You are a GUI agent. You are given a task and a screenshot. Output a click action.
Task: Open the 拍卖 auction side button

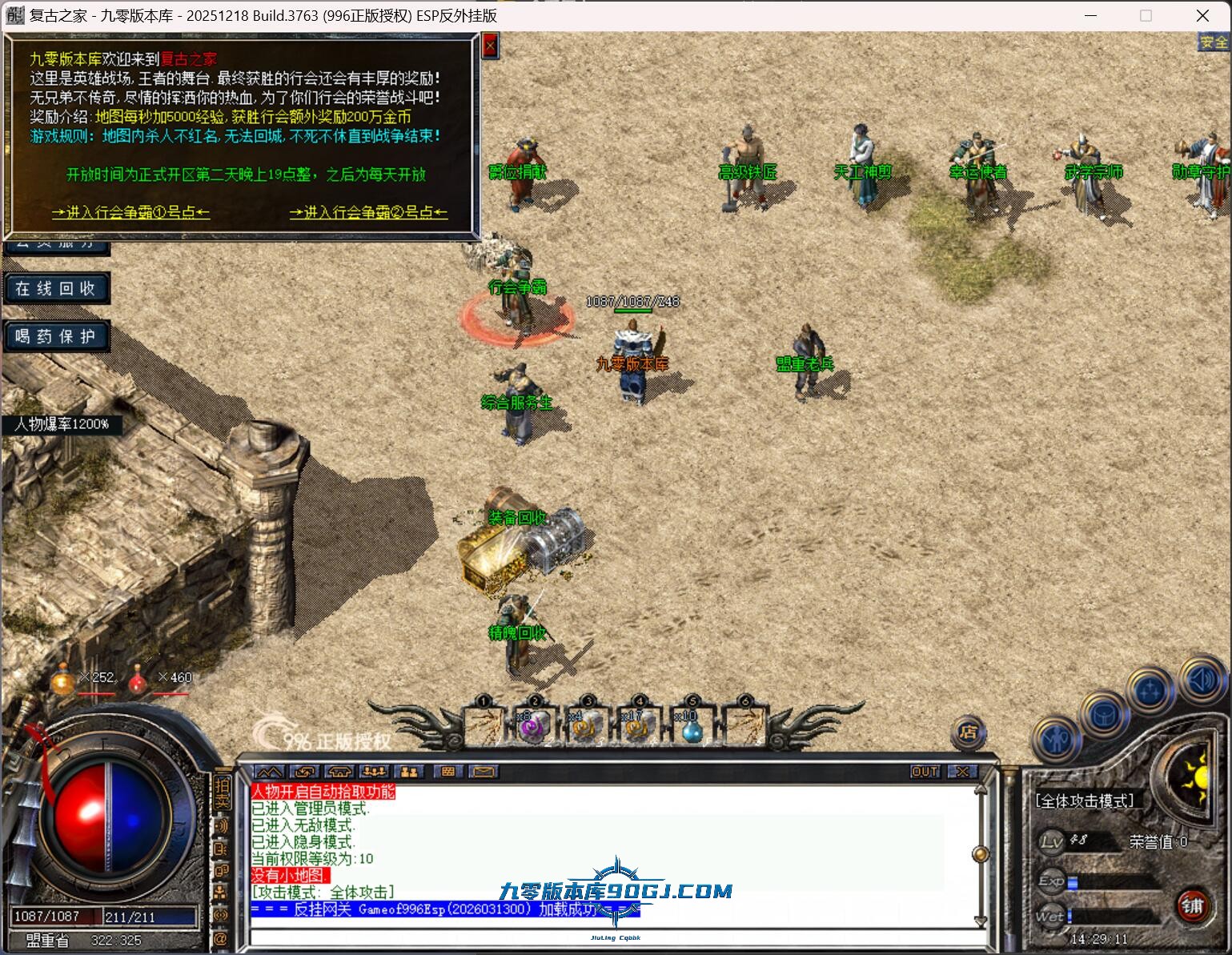(222, 792)
